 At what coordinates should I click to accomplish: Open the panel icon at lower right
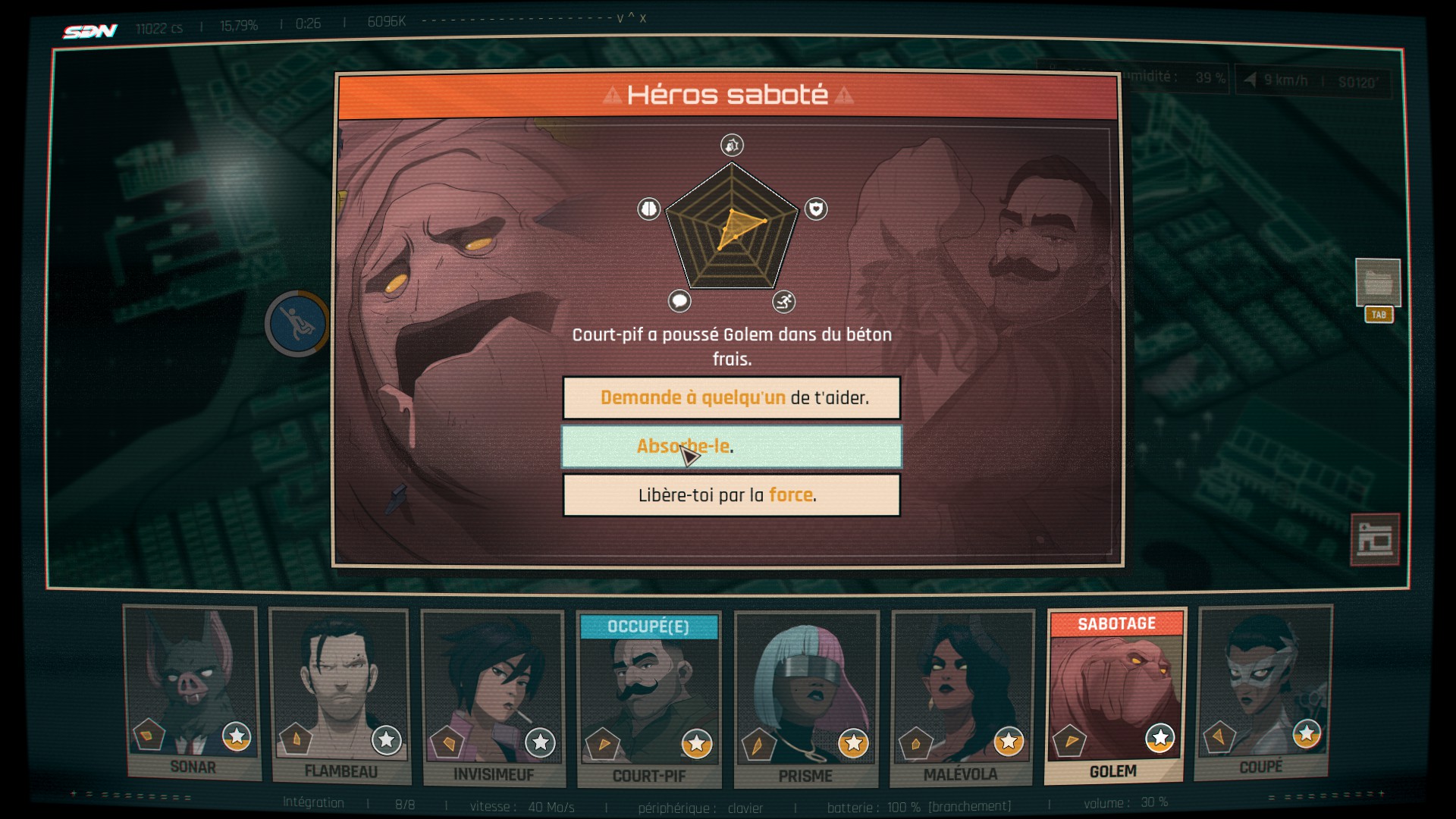click(x=1374, y=539)
